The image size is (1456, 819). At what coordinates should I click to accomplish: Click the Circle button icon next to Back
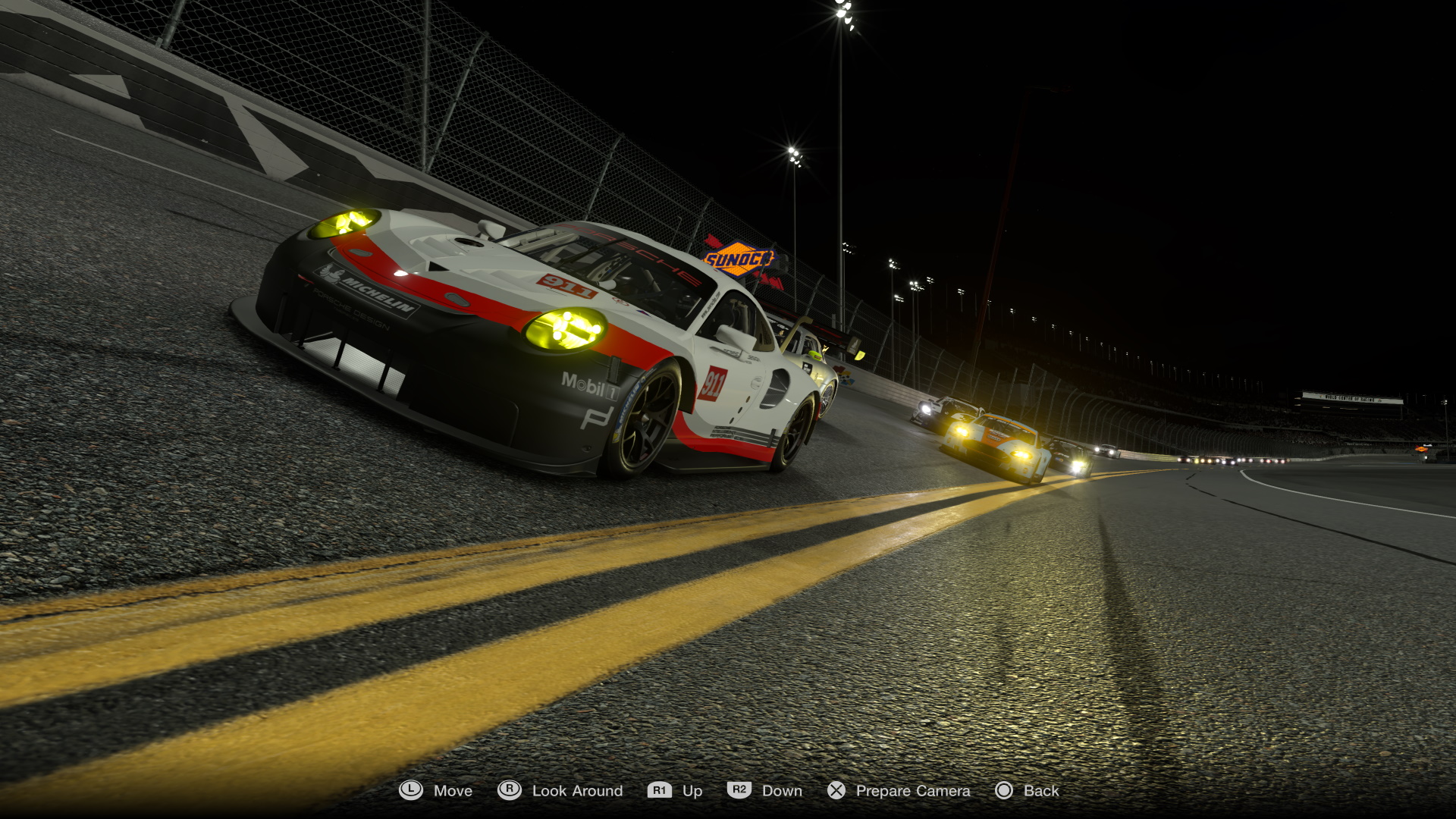pos(1005,790)
